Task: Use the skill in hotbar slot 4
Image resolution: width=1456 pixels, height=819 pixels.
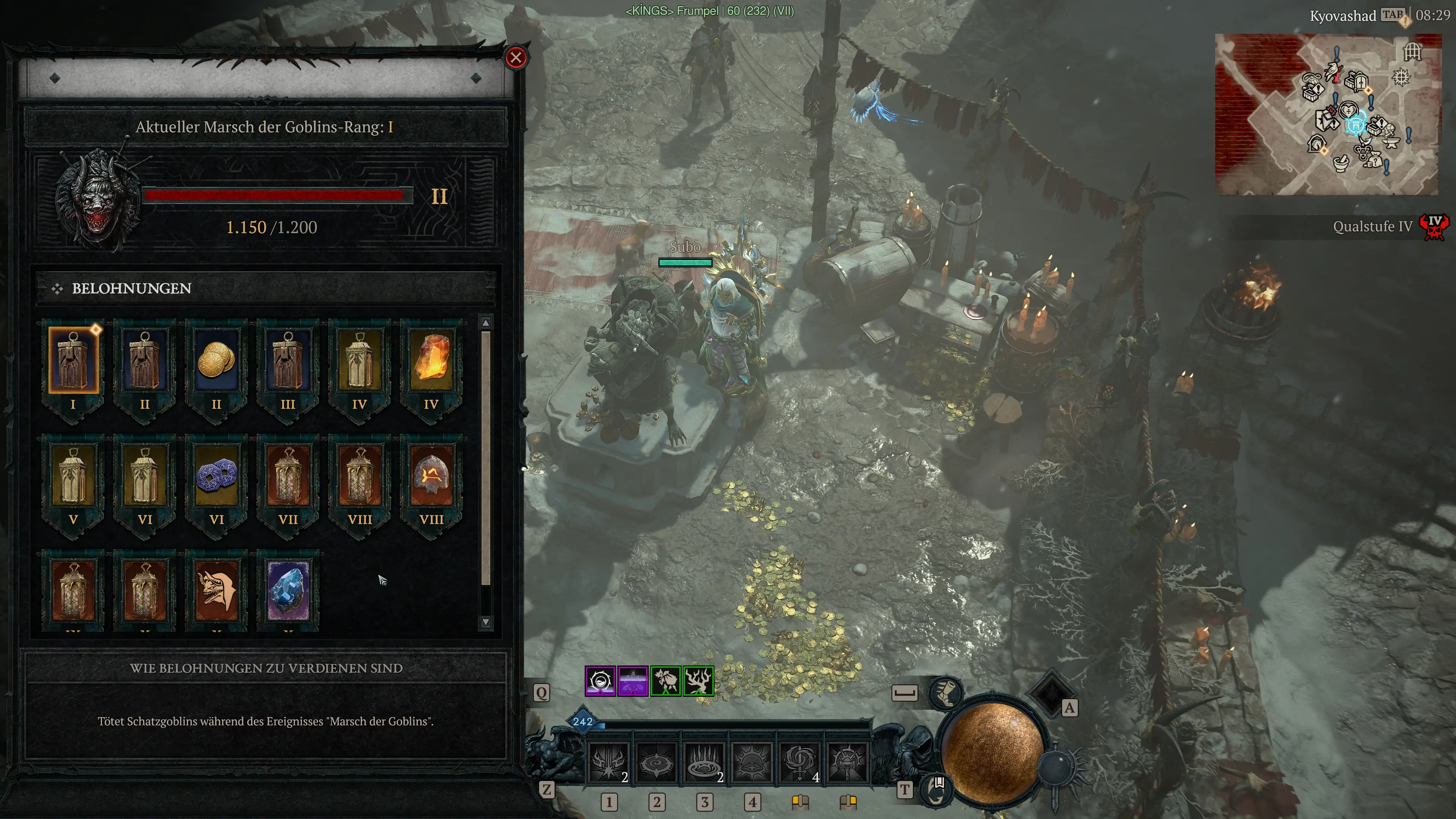Action: 752,763
